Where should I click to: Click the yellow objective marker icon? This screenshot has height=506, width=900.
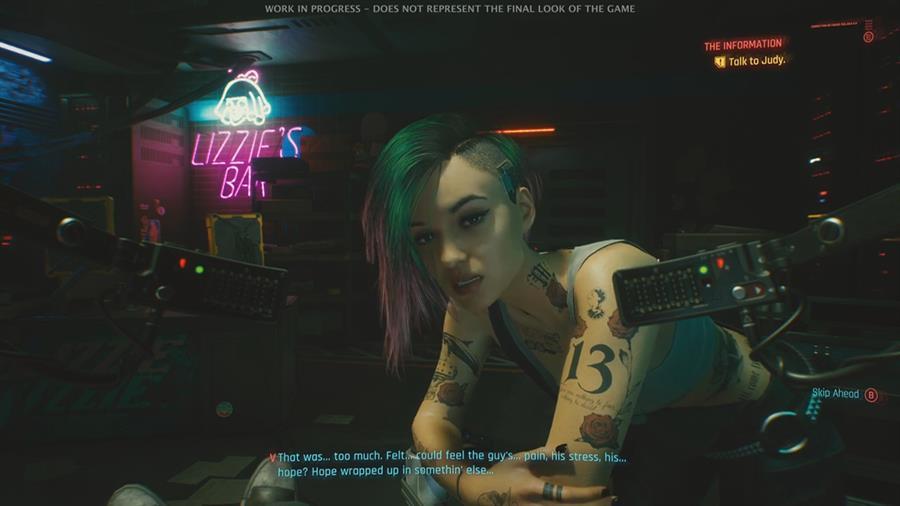pyautogui.click(x=719, y=61)
